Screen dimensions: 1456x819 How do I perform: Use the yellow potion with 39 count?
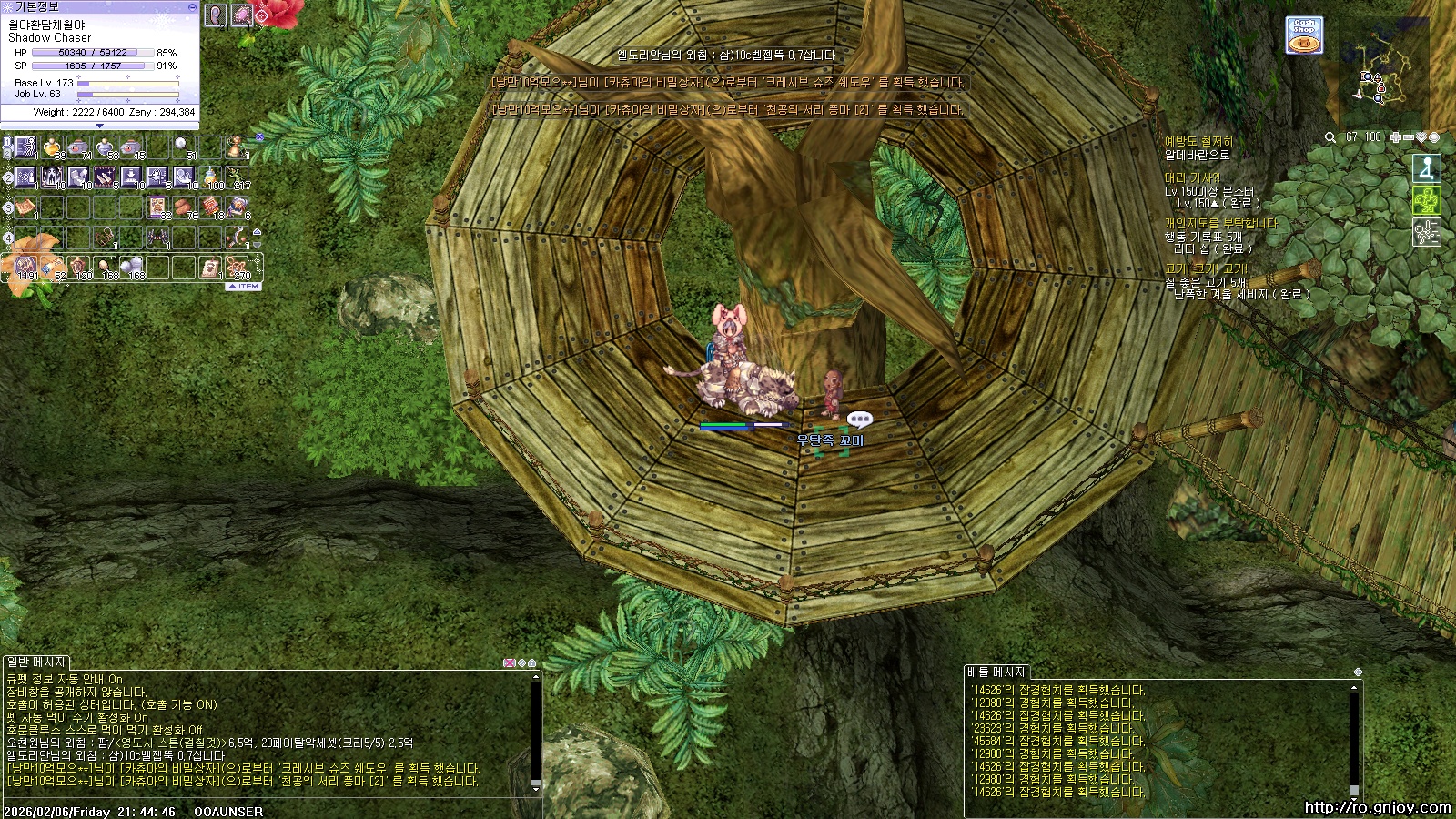coord(52,147)
